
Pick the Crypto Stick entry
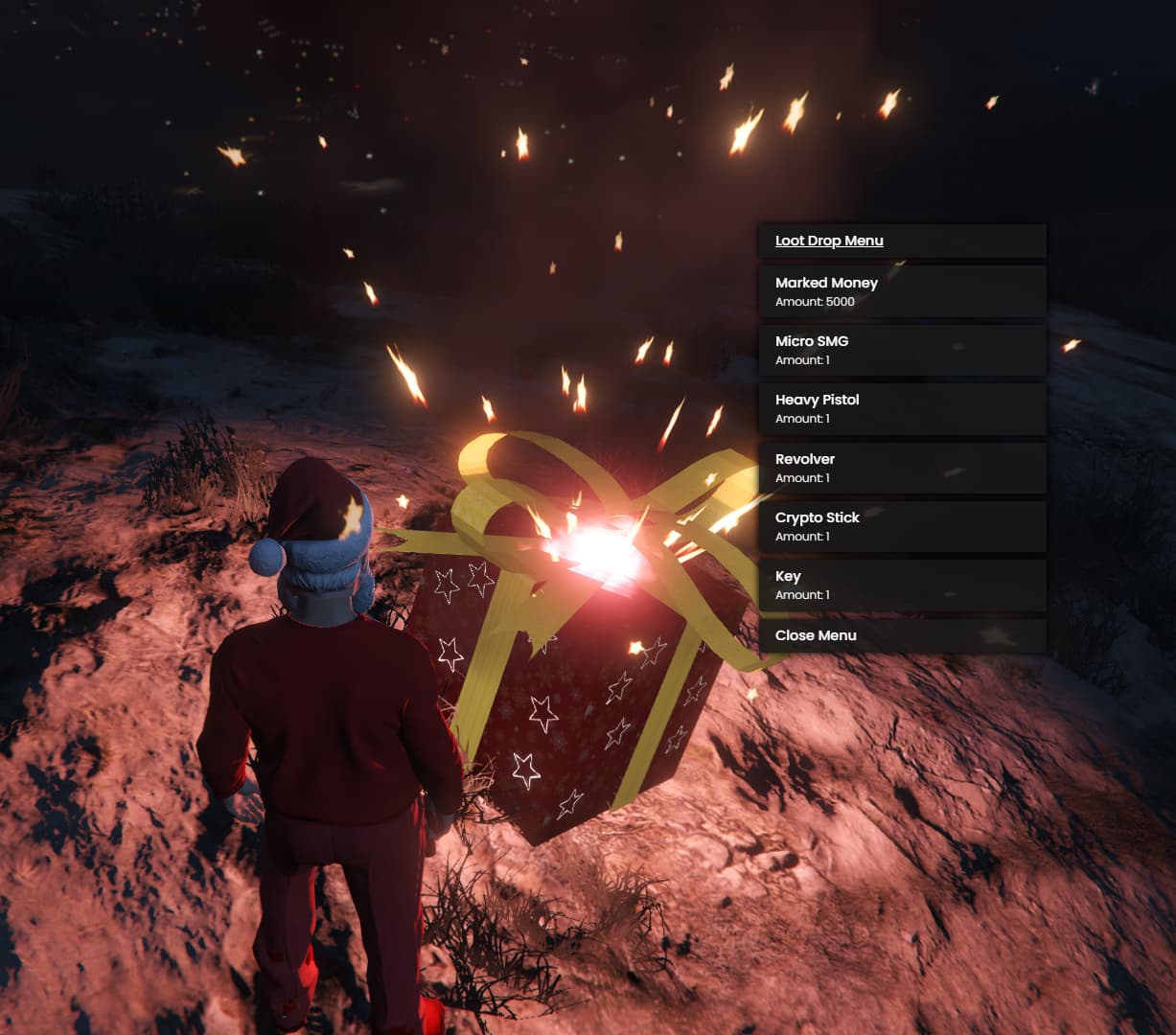click(x=901, y=526)
